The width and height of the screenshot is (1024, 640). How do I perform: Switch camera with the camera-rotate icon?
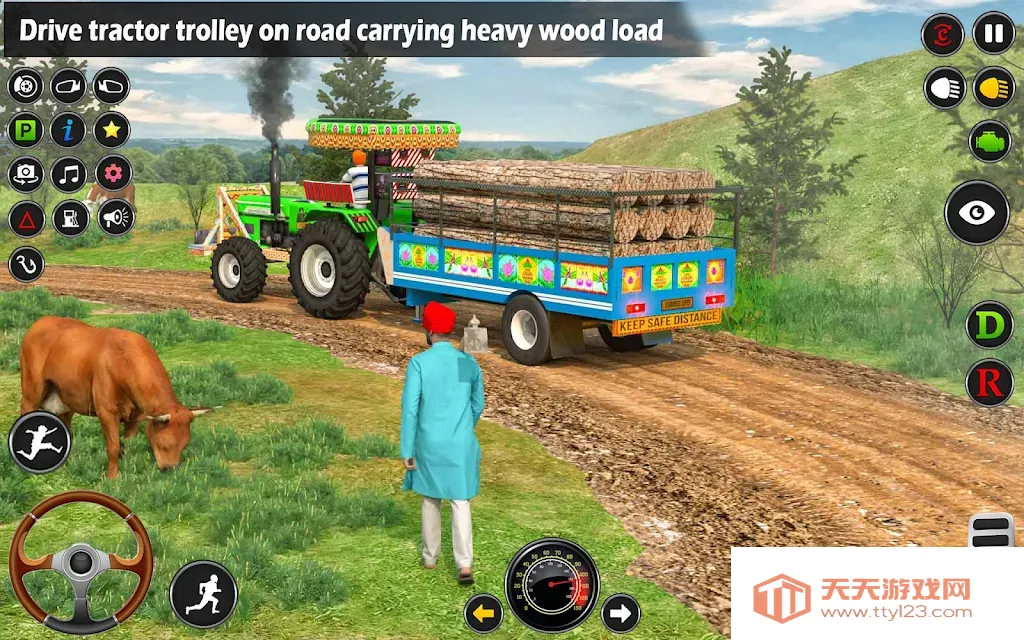tap(26, 174)
